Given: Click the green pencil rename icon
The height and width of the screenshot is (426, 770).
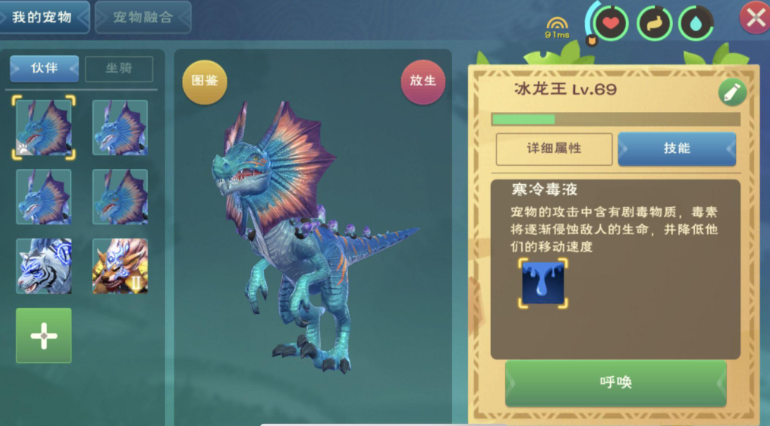Looking at the screenshot, I should [x=732, y=92].
